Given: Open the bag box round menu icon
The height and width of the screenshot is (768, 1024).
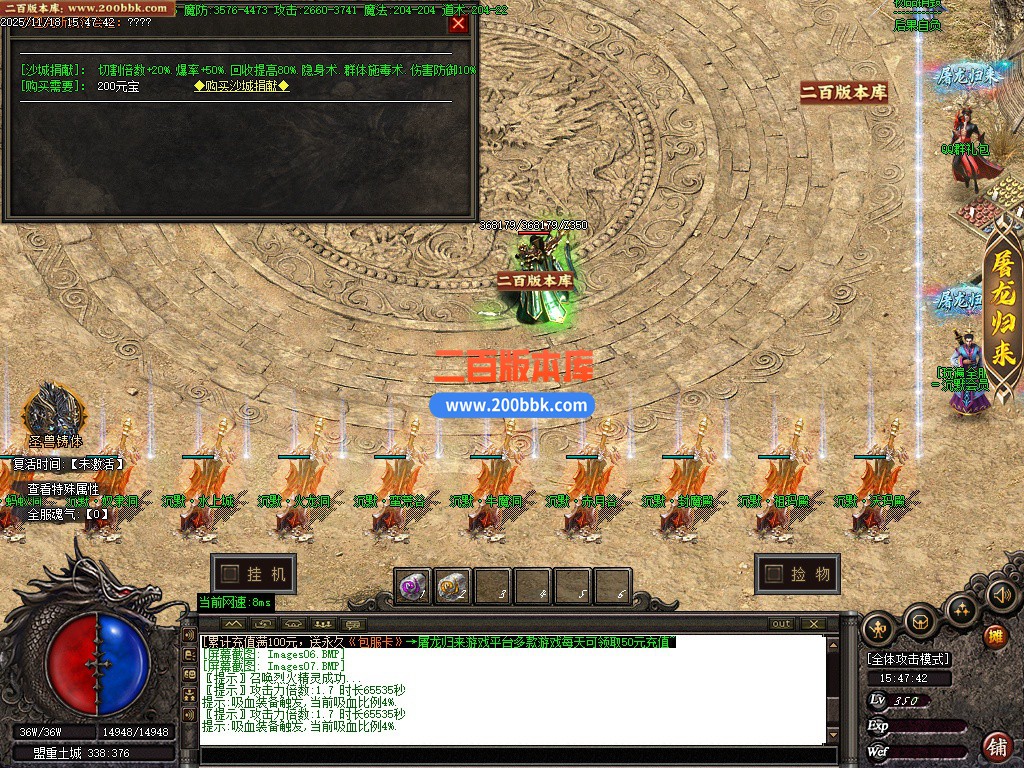Looking at the screenshot, I should [920, 622].
